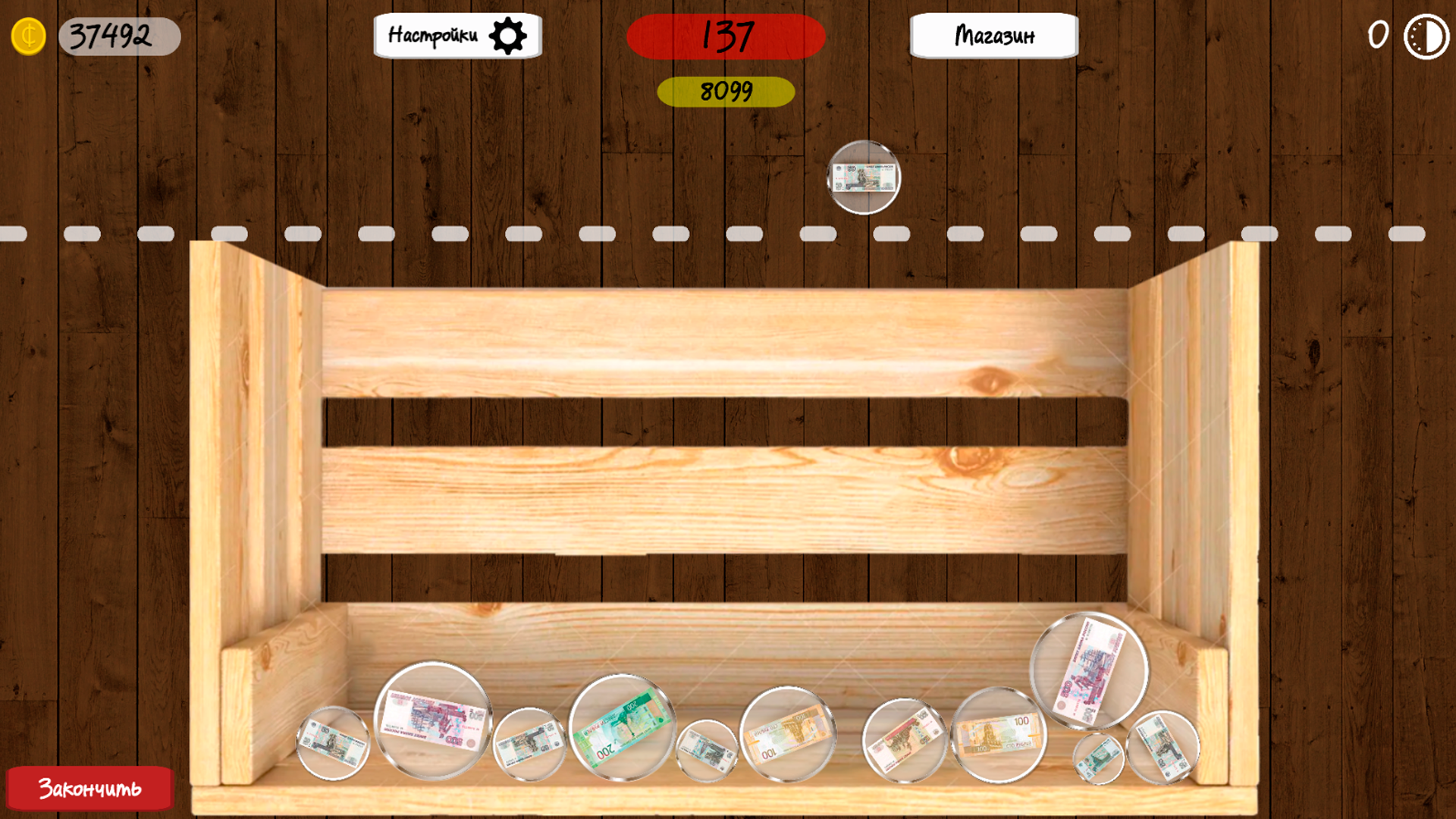Tap the falling 100-ruble banknote token

click(x=864, y=177)
